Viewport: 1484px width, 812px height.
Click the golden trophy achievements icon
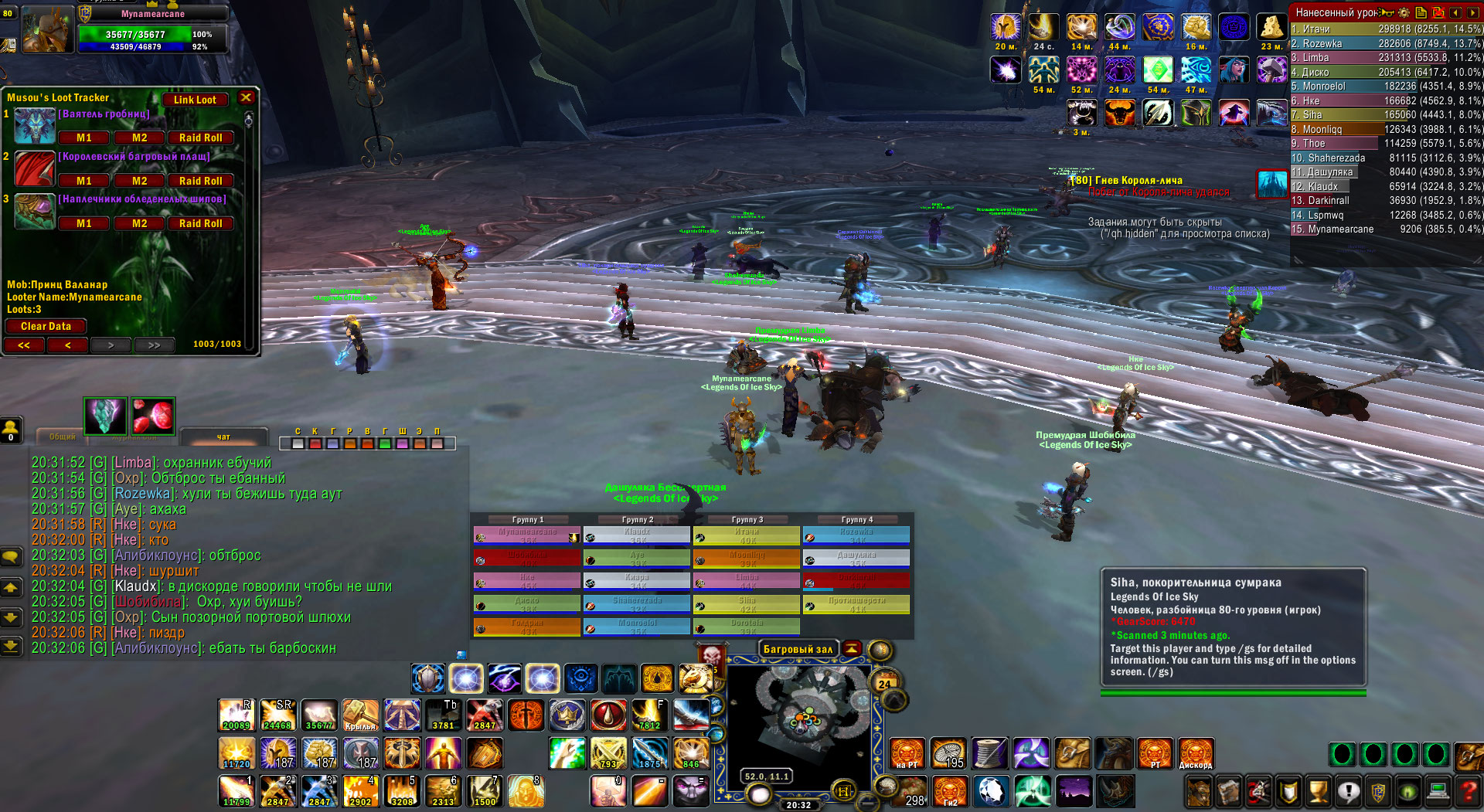pyautogui.click(x=1319, y=791)
